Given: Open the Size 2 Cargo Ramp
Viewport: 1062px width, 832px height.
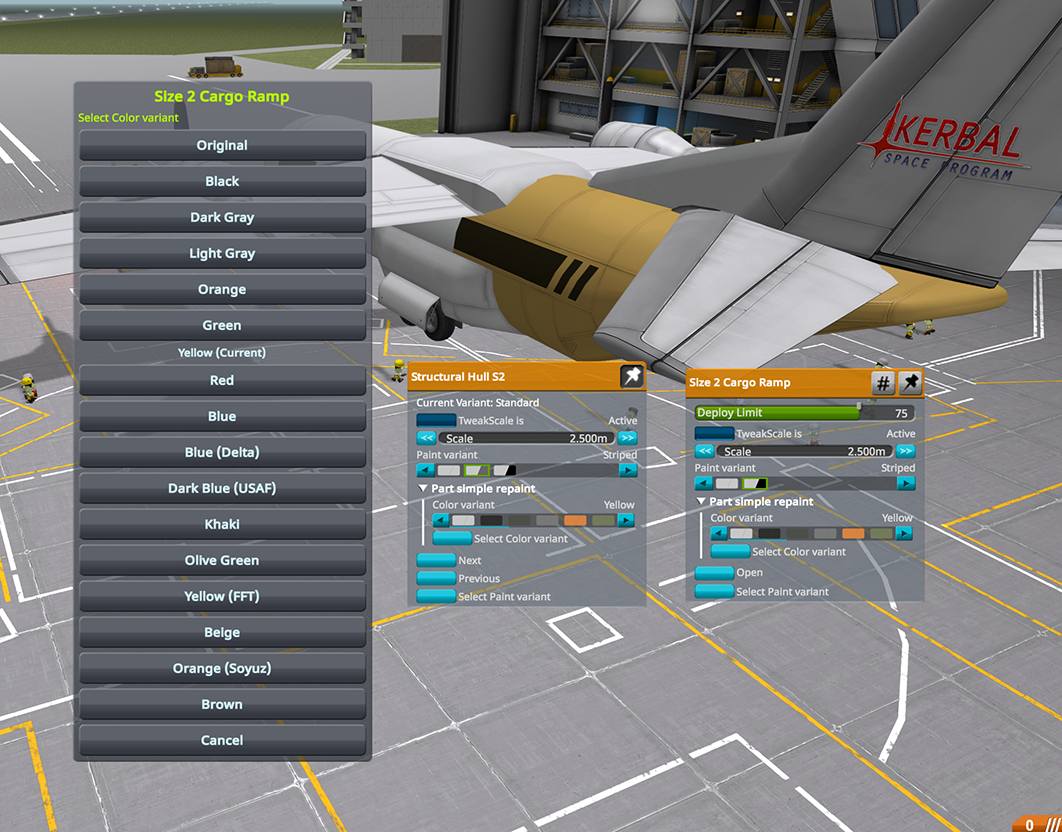Looking at the screenshot, I should click(714, 573).
